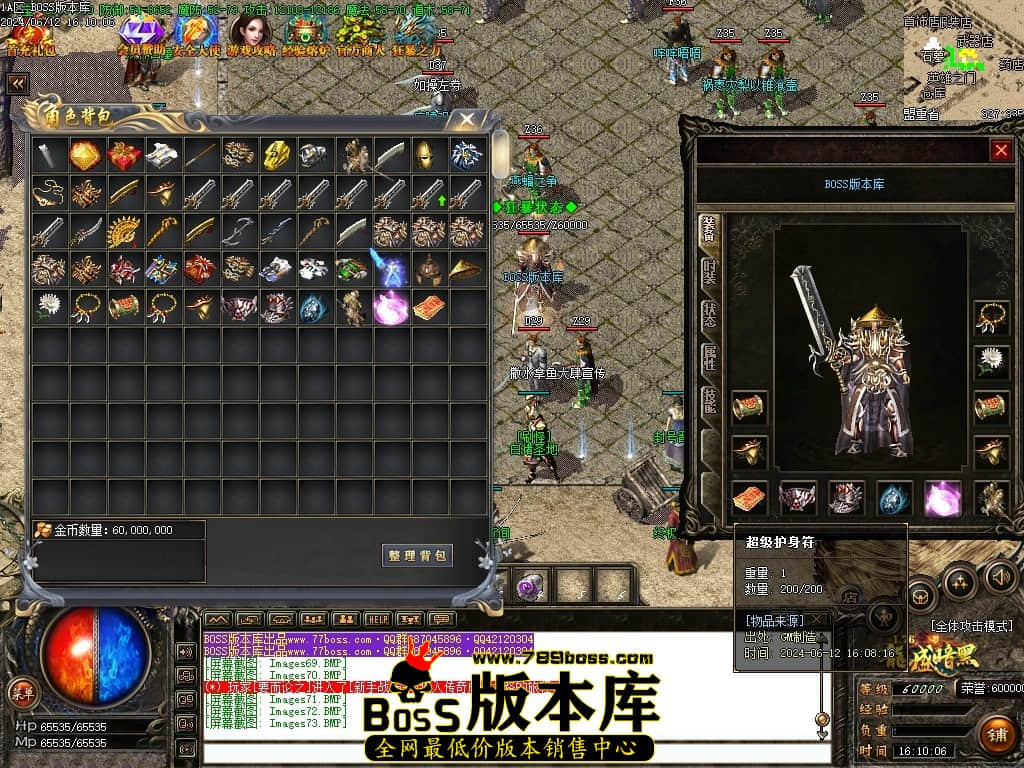Close the character bag window

tap(466, 120)
